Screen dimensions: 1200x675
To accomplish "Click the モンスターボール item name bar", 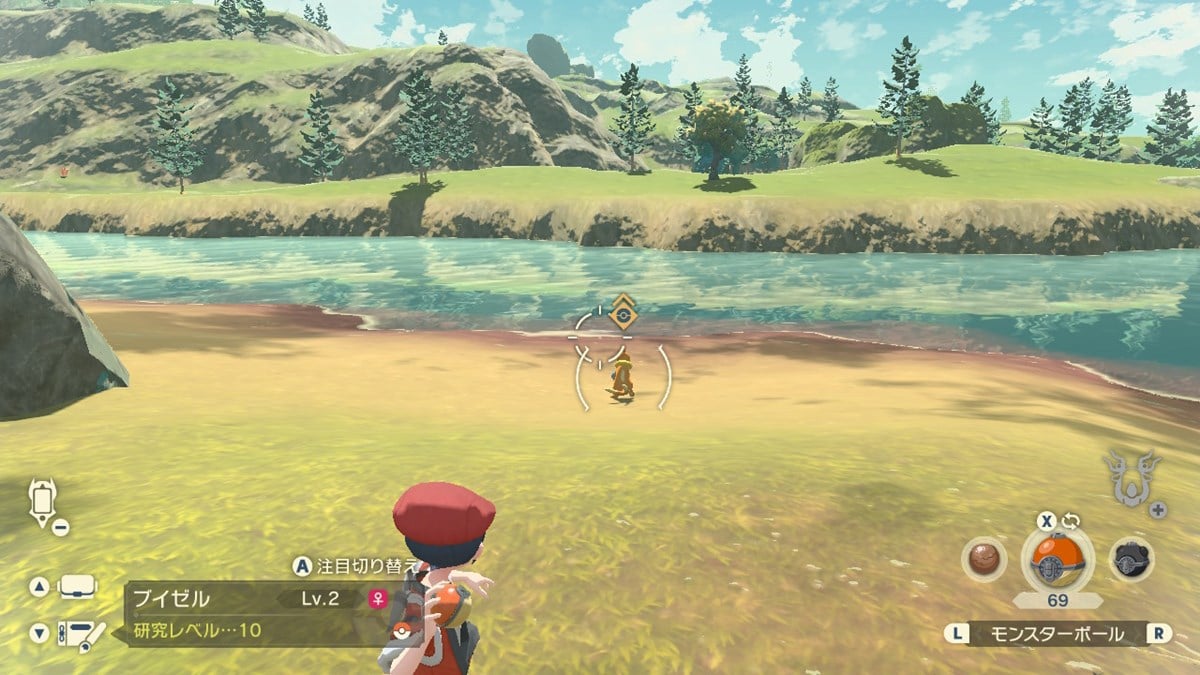I will [x=1057, y=634].
